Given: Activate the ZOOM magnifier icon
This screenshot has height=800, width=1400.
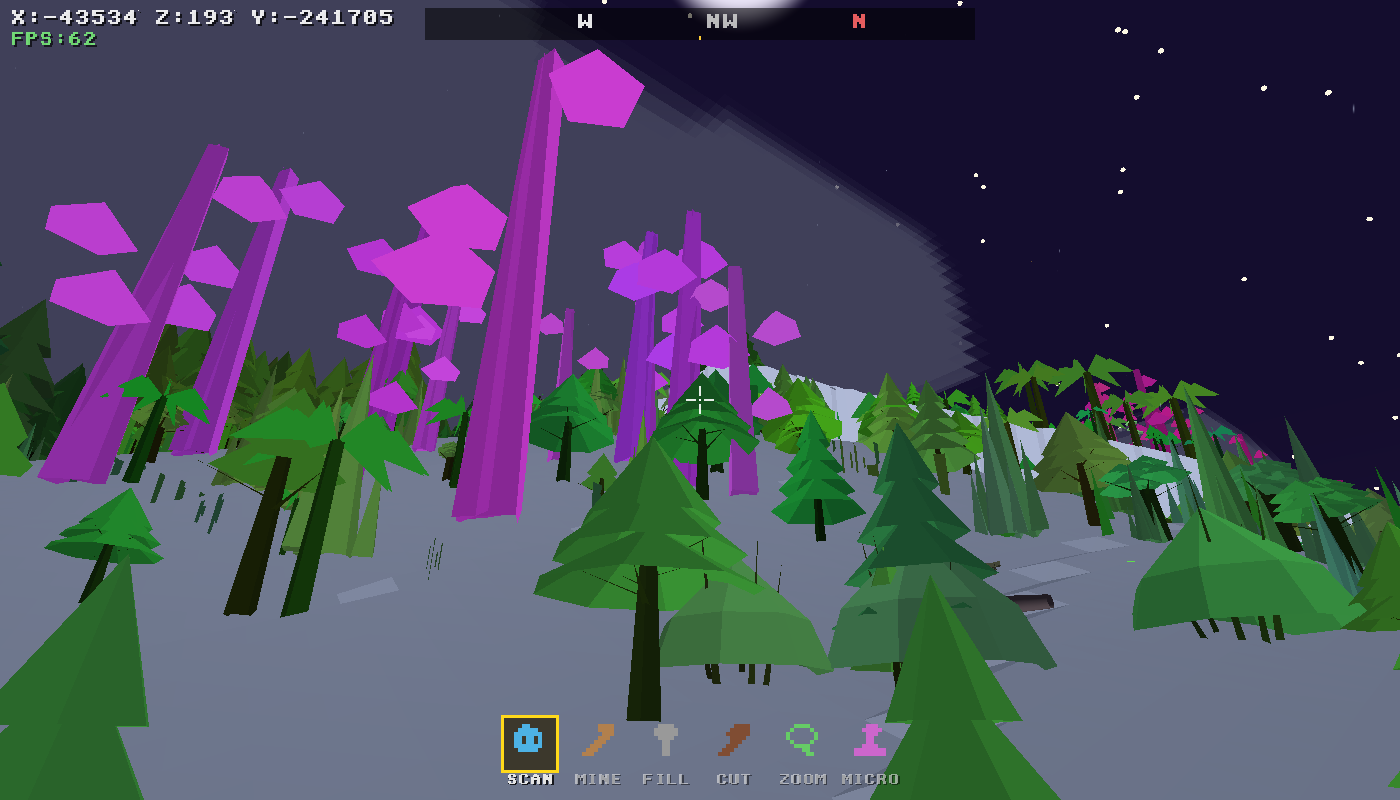Looking at the screenshot, I should click(800, 741).
